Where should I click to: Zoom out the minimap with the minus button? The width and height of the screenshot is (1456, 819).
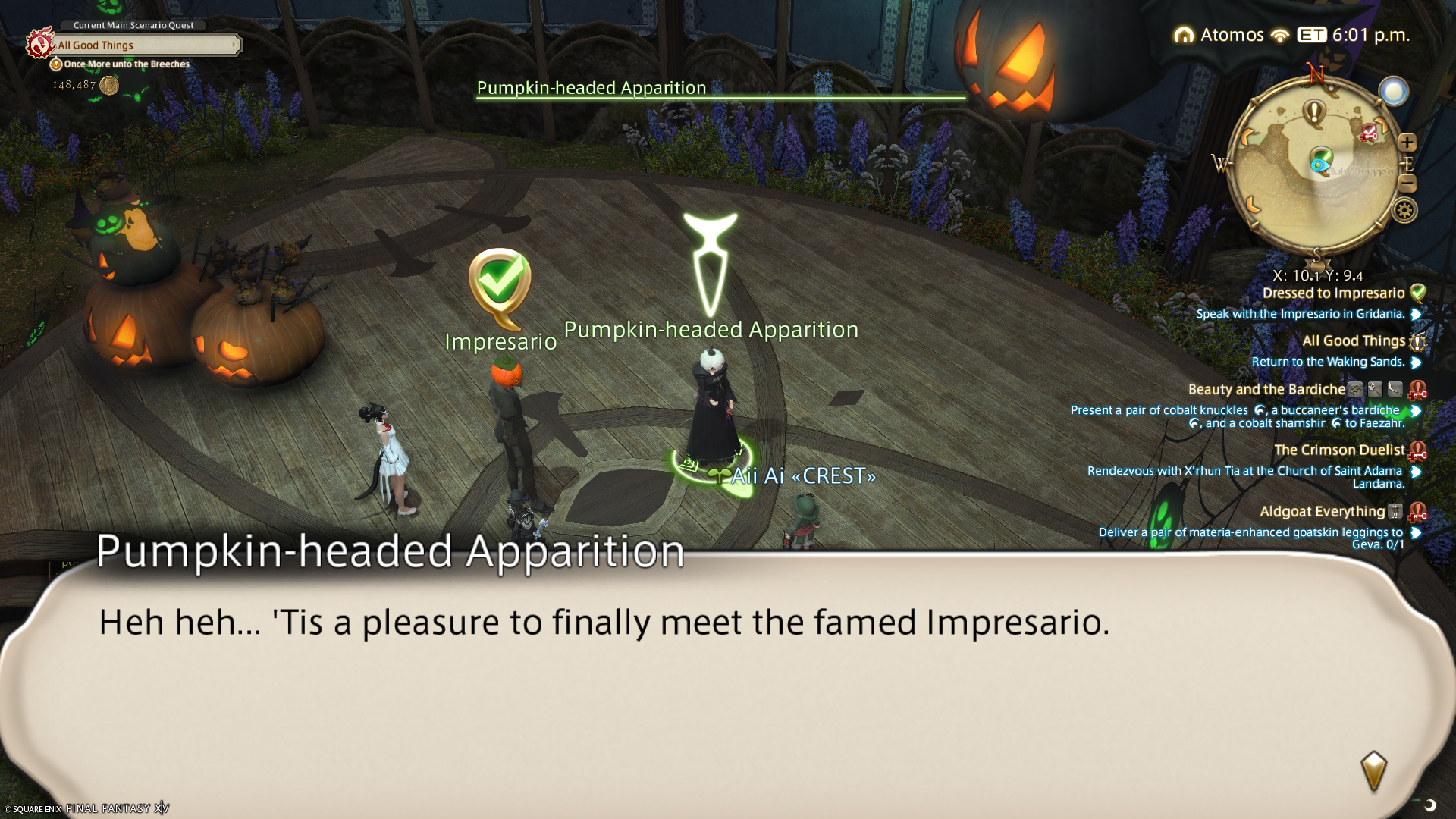pyautogui.click(x=1407, y=184)
